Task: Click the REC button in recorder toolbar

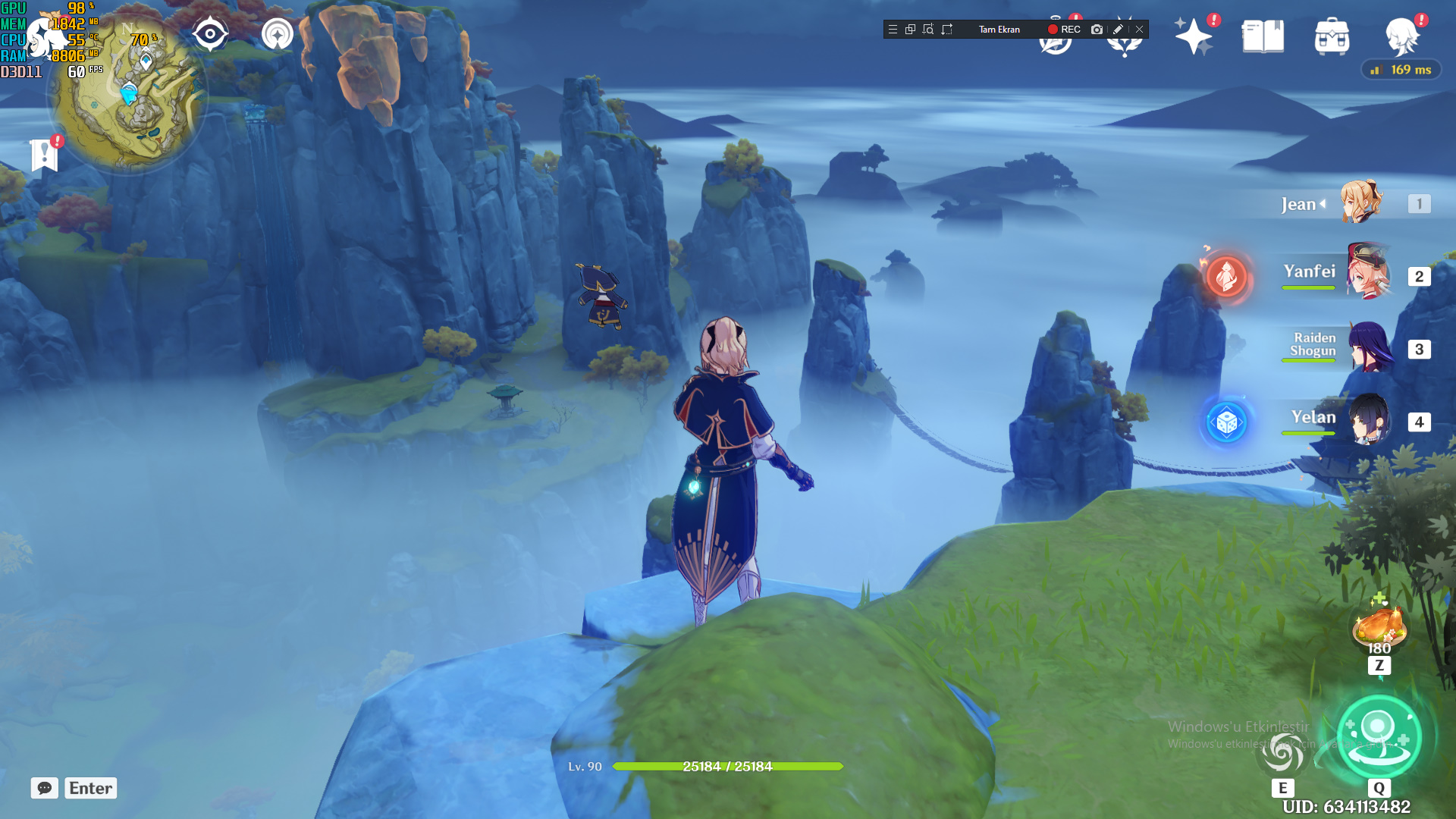Action: (1064, 30)
